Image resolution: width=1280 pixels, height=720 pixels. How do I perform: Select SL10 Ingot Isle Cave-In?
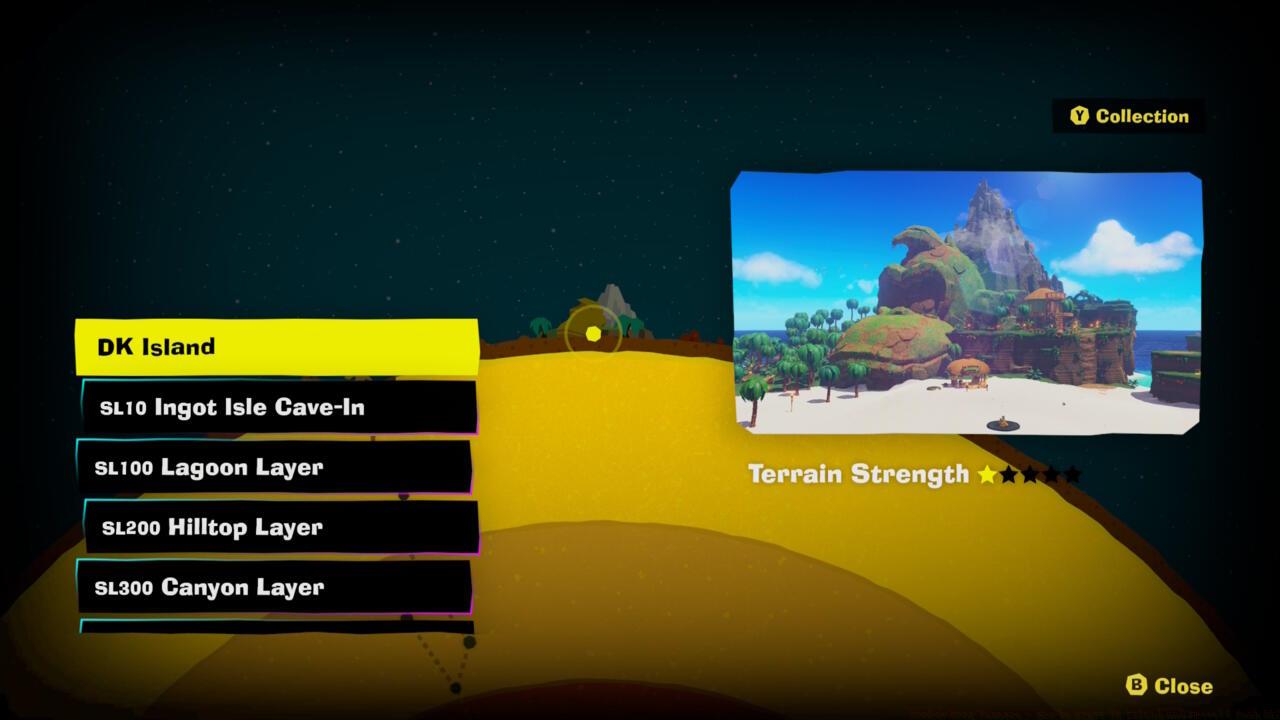275,407
